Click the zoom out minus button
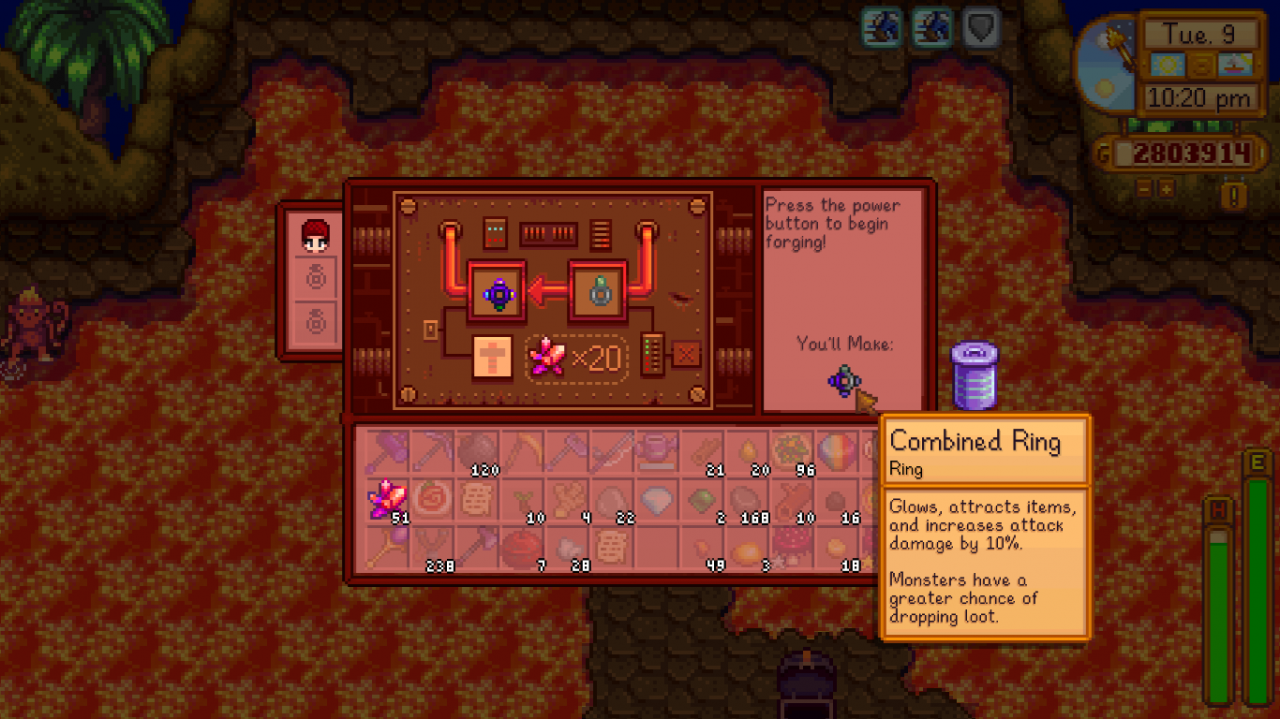 pyautogui.click(x=1145, y=188)
